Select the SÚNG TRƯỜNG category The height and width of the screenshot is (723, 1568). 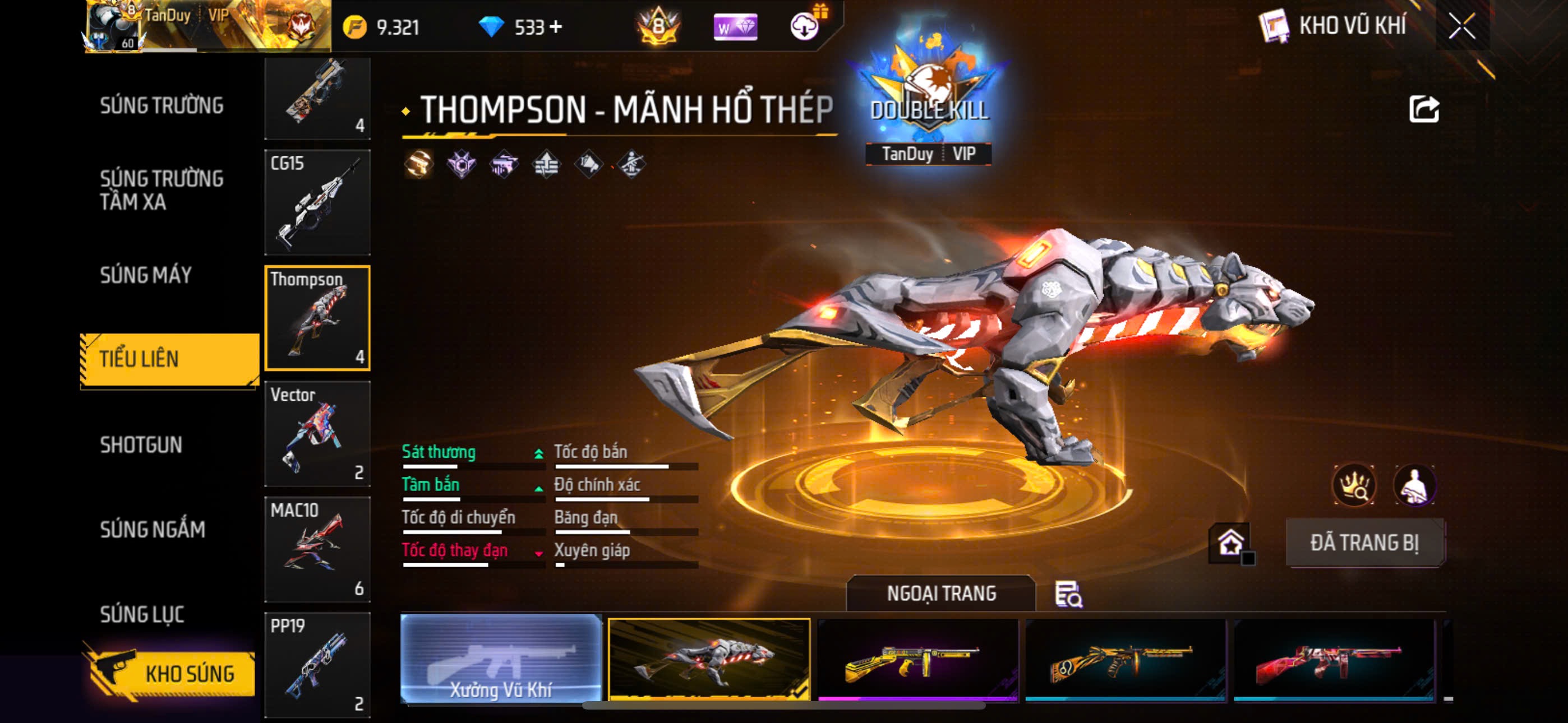(162, 105)
